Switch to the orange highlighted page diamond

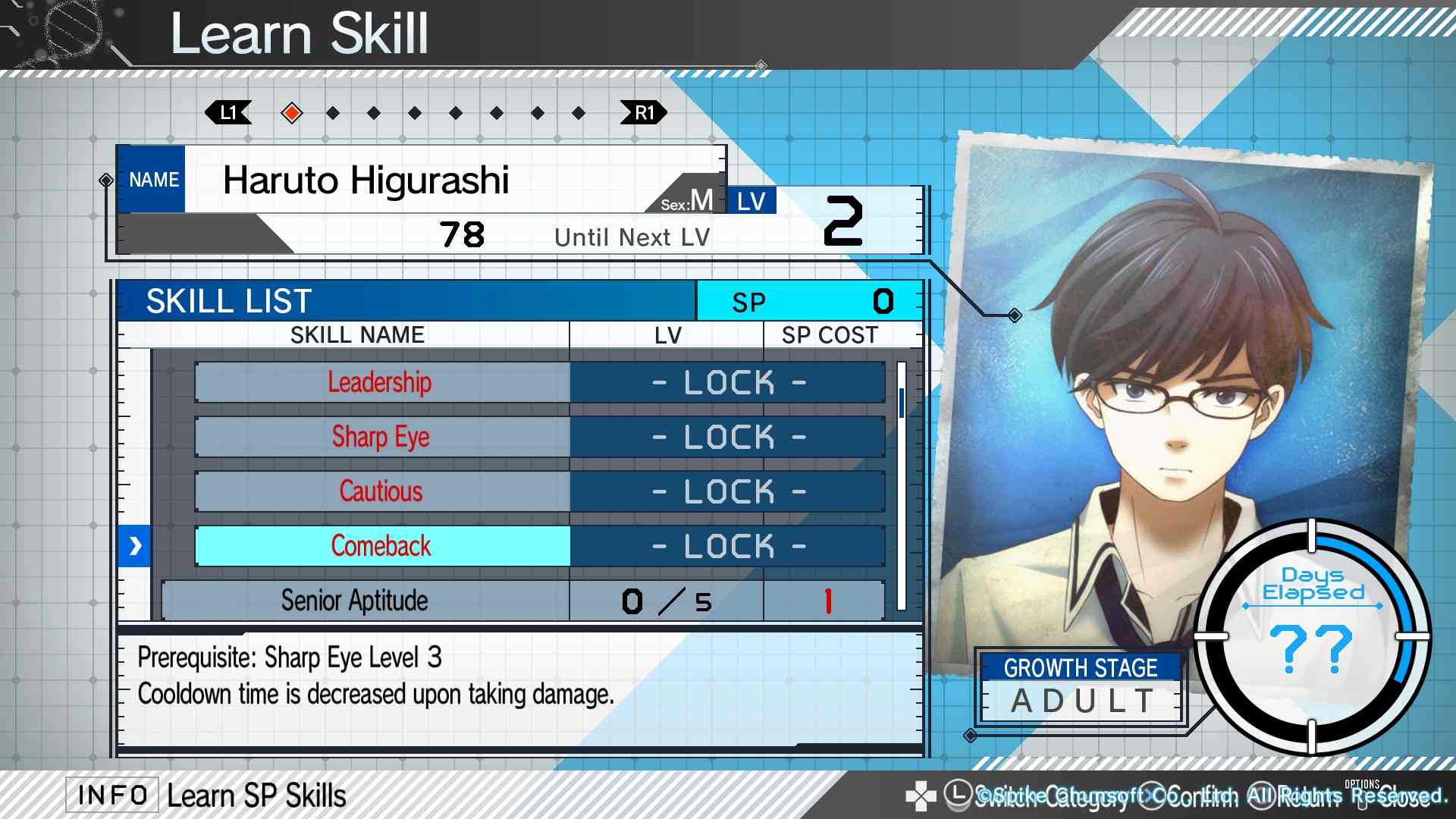point(291,113)
